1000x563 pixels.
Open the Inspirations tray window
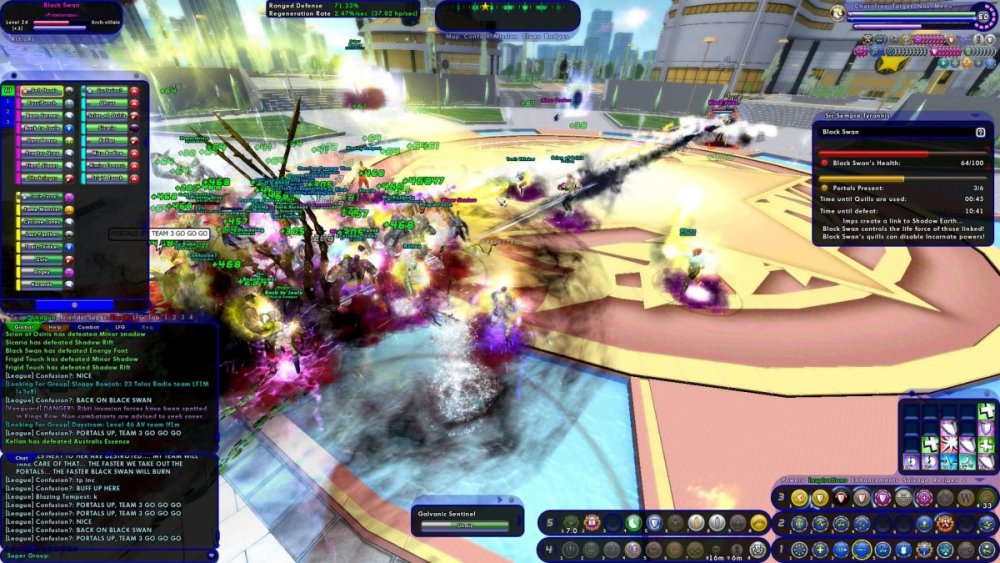[827, 481]
